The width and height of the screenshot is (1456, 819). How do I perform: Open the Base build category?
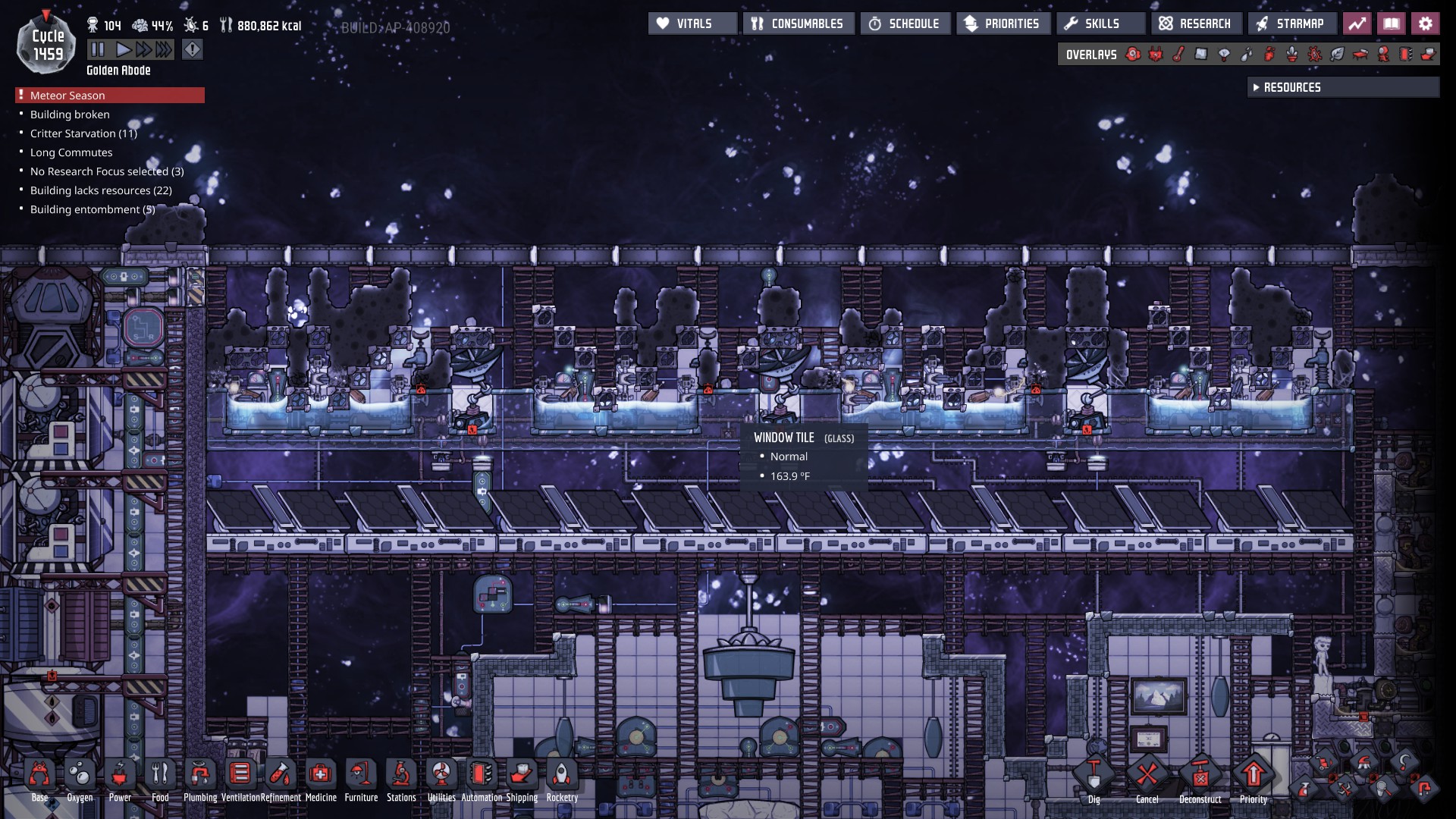(40, 776)
